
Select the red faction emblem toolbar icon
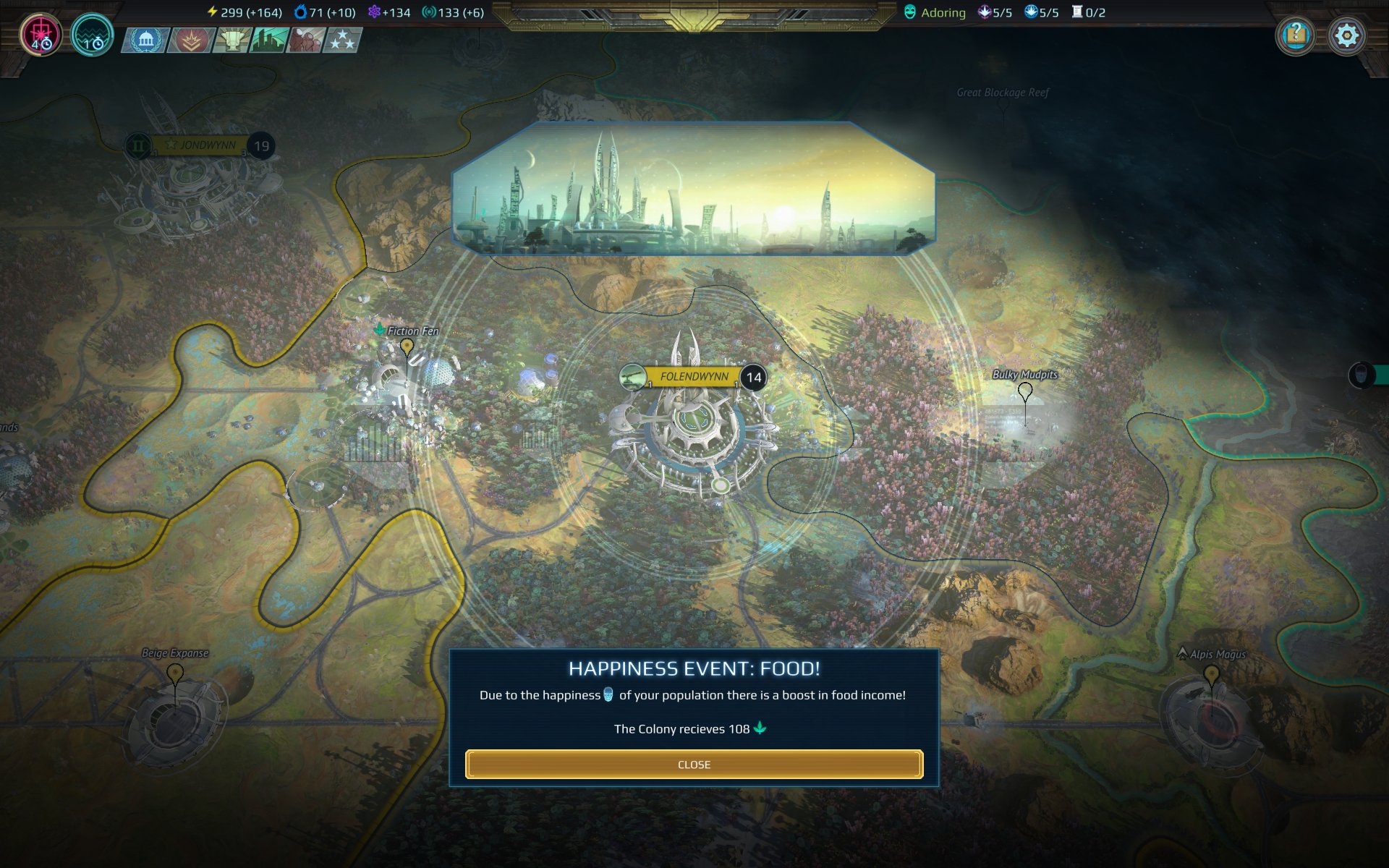pyautogui.click(x=189, y=41)
